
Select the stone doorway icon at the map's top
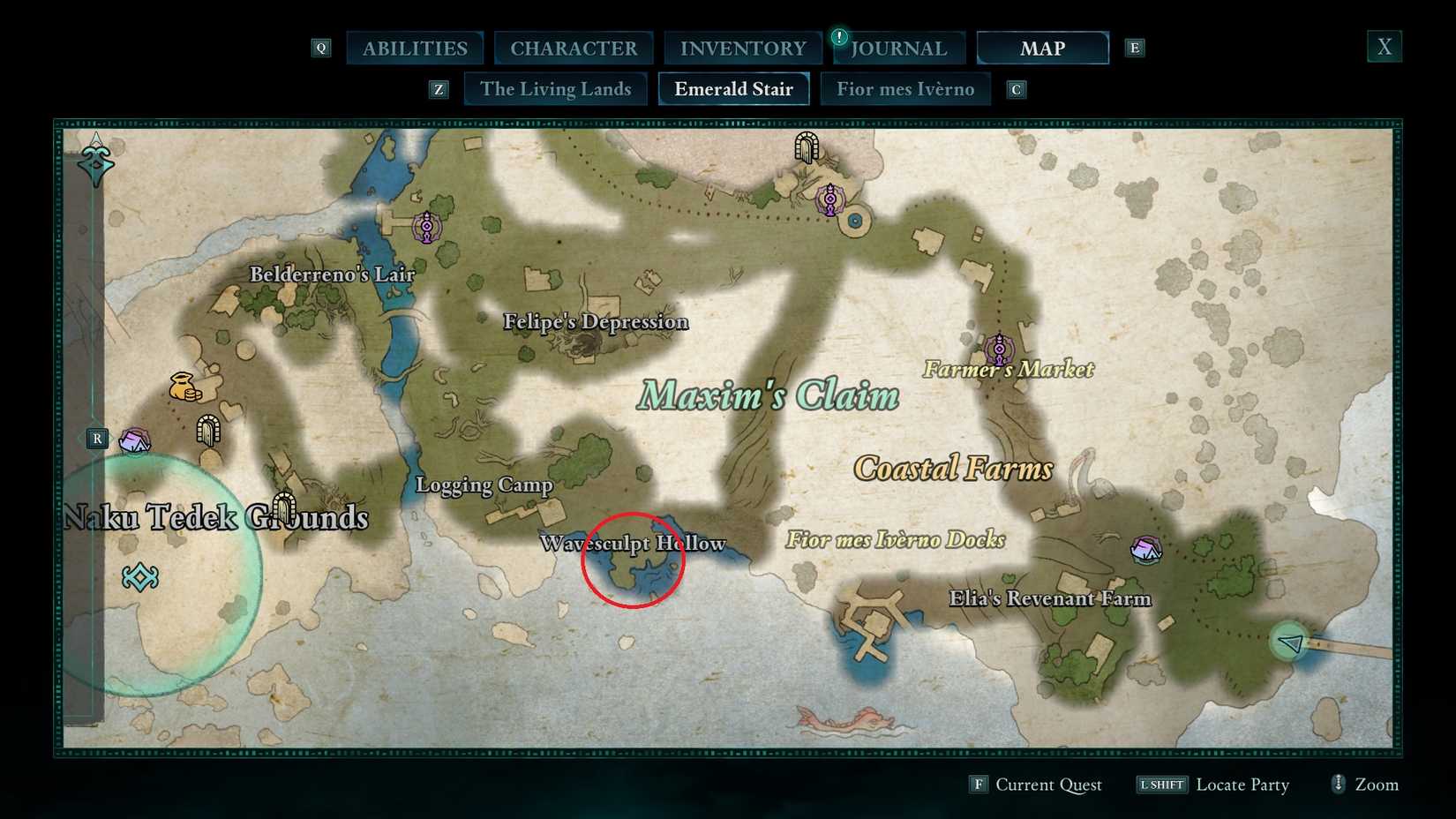808,147
